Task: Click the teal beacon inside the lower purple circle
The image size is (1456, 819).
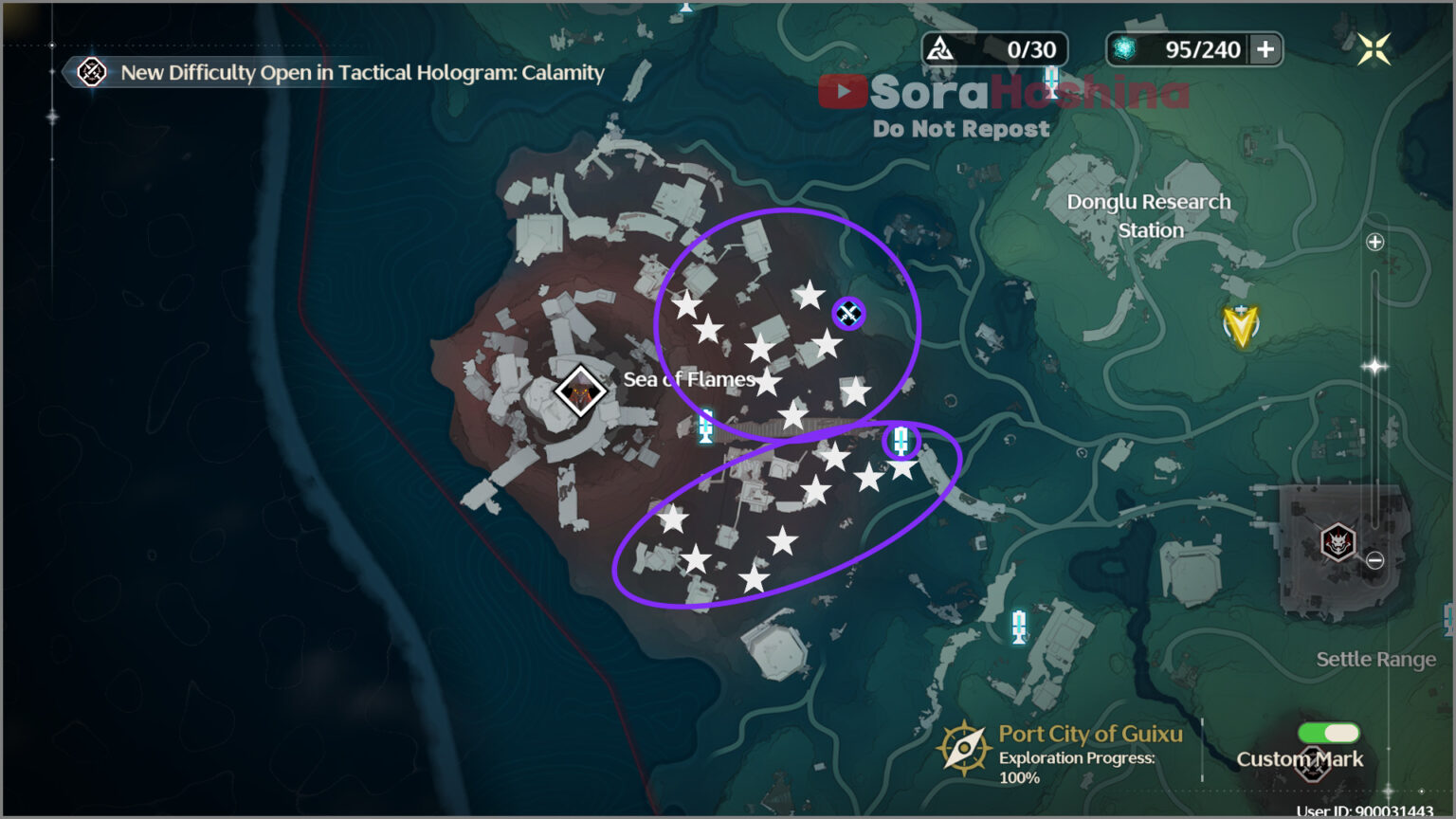Action: coord(901,441)
